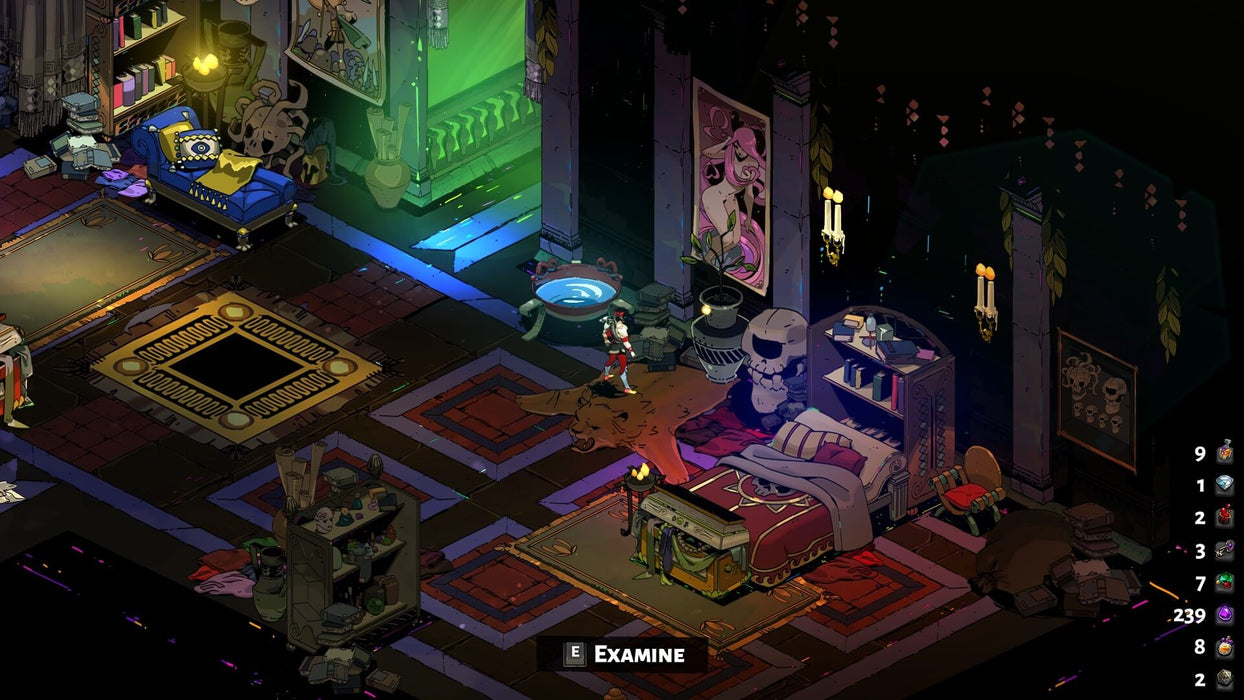Image resolution: width=1244 pixels, height=700 pixels.
Task: Select the Chthonic Key icon
Action: [1224, 550]
